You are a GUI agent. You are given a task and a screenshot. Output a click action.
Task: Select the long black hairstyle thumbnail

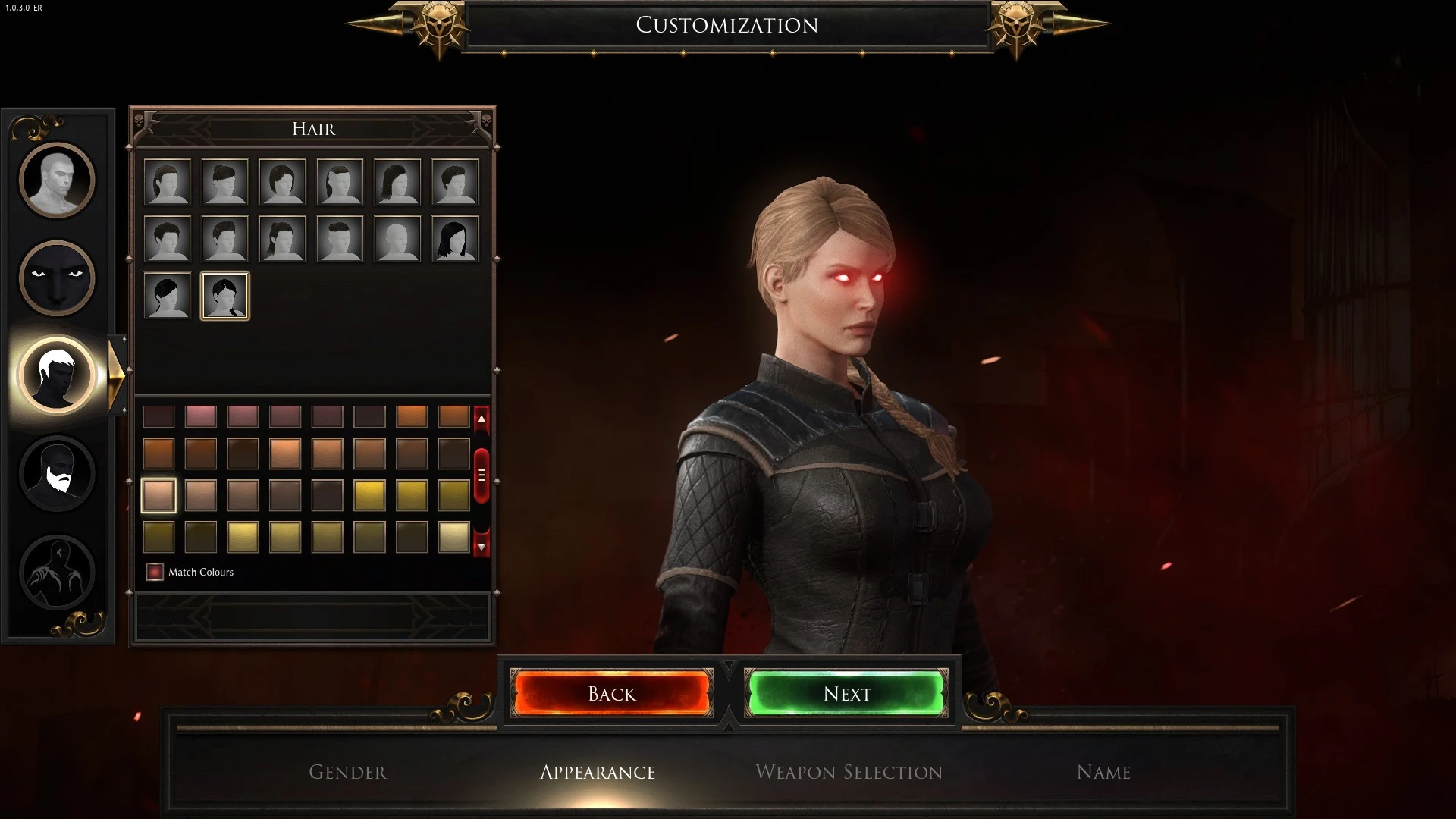click(x=455, y=239)
